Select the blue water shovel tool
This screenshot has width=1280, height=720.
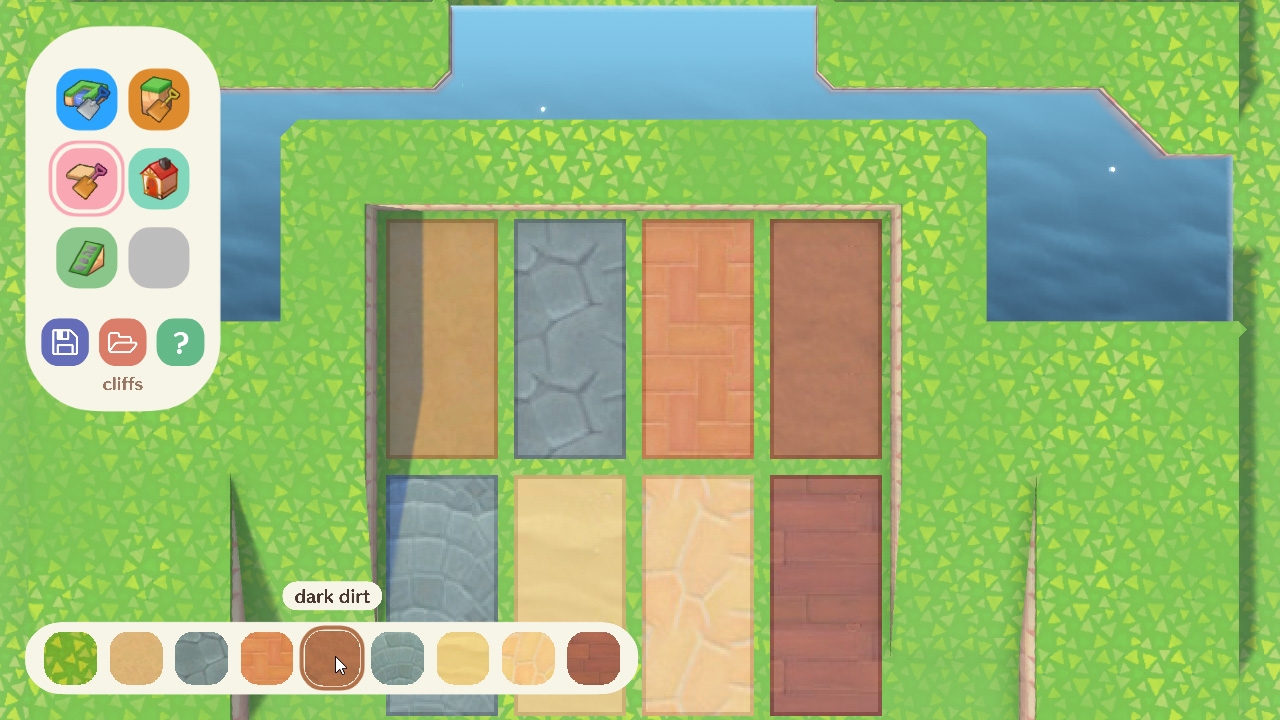coord(86,99)
